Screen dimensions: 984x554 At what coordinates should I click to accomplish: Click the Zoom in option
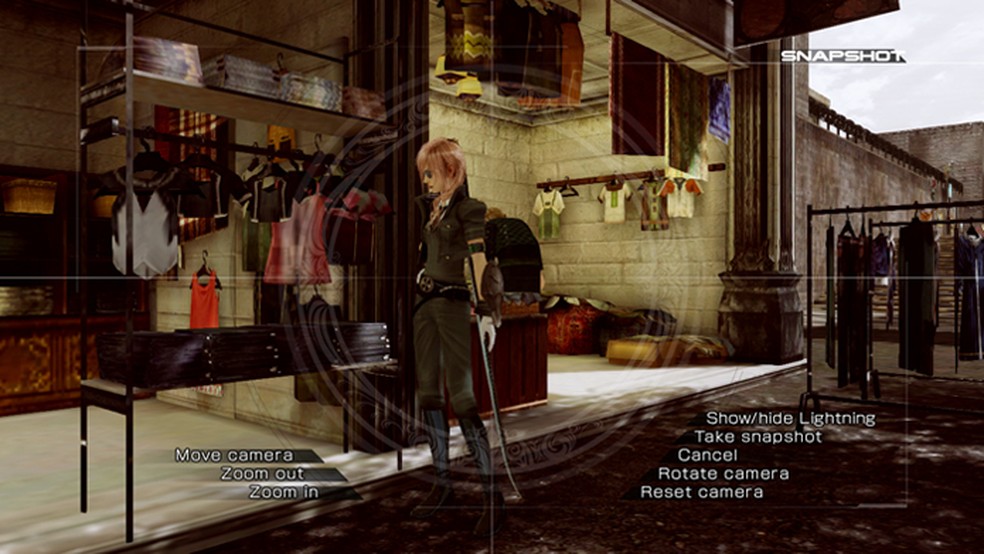[285, 492]
